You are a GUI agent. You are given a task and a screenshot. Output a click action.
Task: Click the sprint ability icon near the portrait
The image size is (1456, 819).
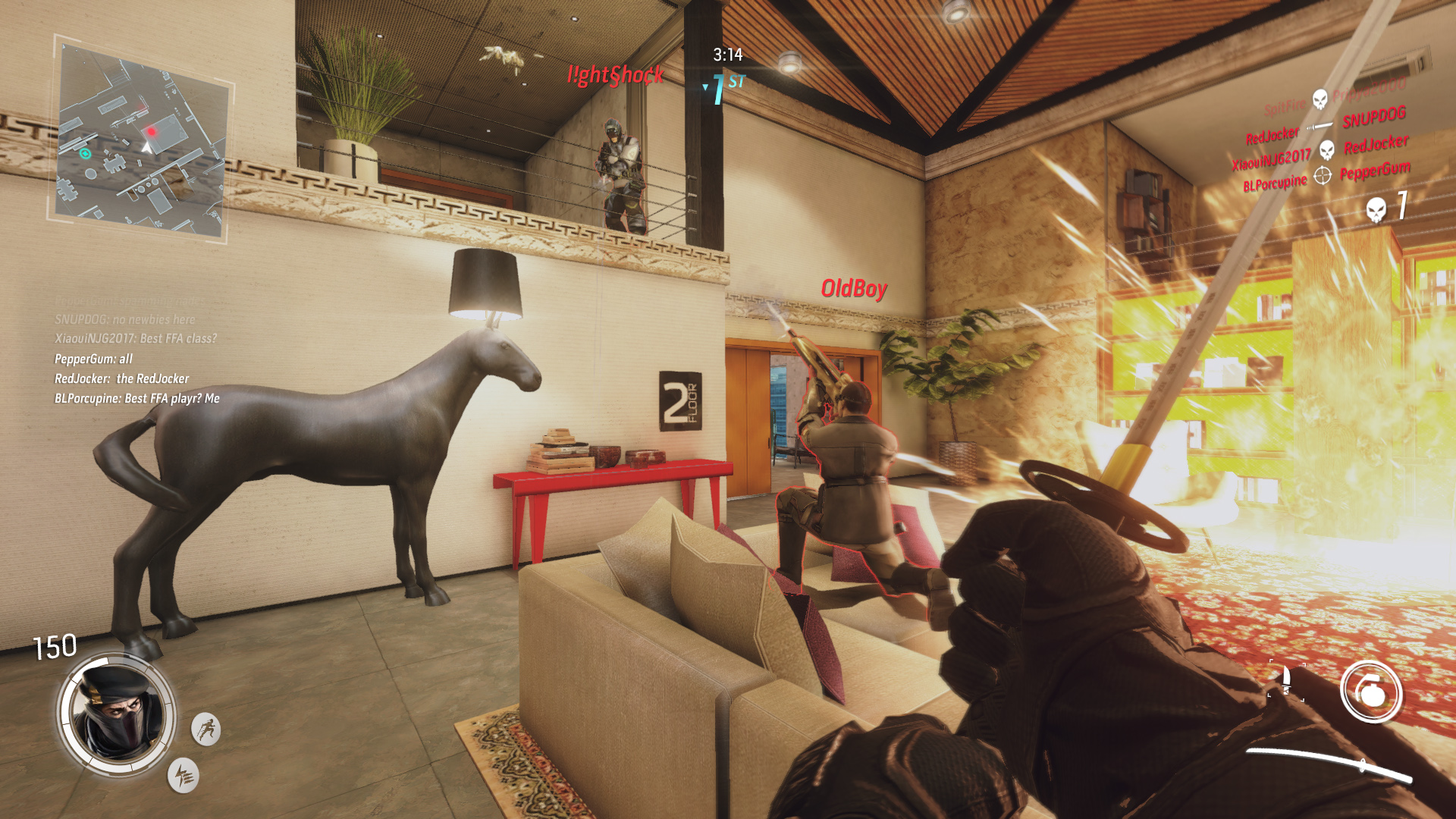click(206, 727)
